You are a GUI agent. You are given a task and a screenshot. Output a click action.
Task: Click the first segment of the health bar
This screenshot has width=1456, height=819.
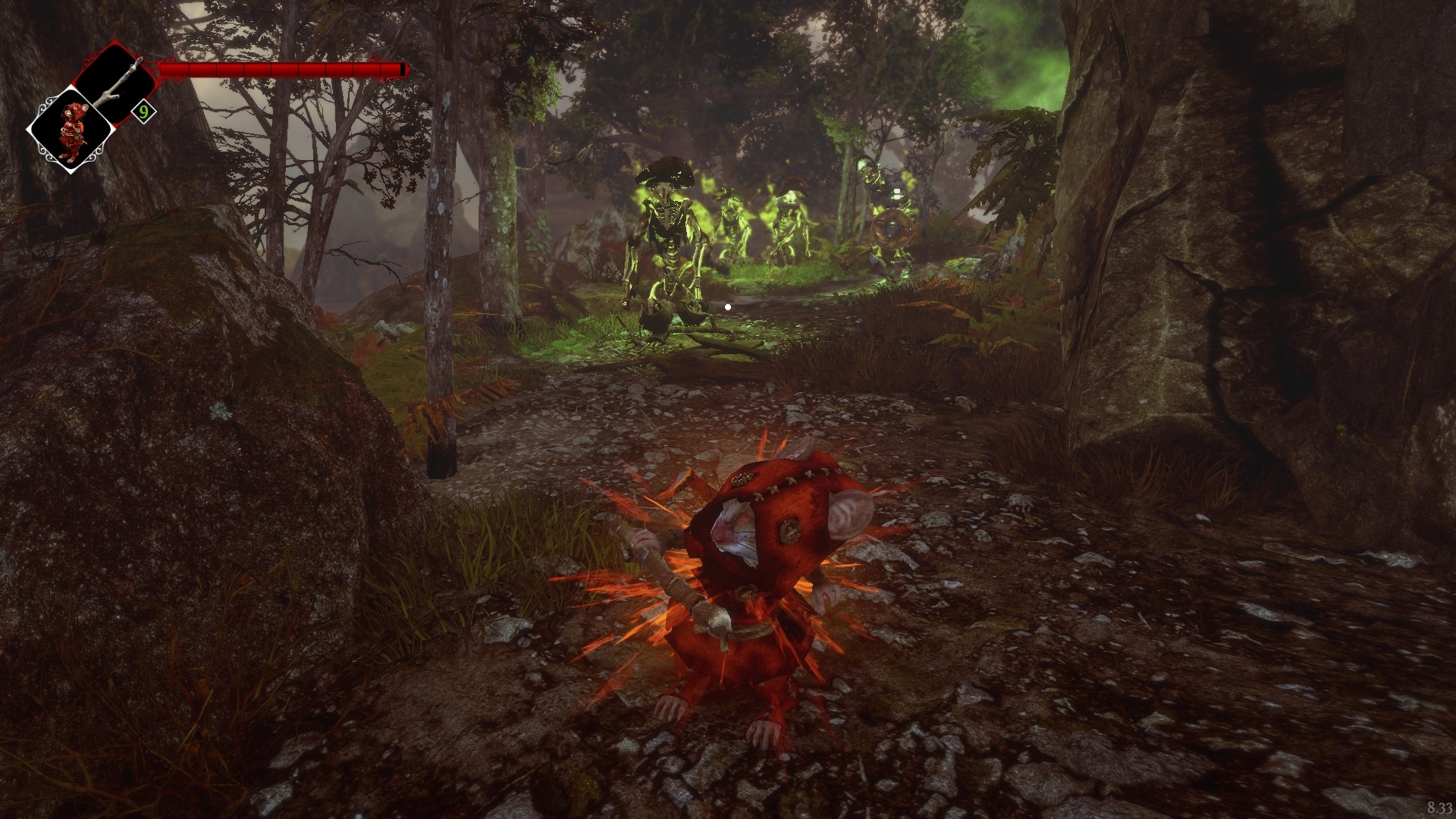[x=176, y=68]
